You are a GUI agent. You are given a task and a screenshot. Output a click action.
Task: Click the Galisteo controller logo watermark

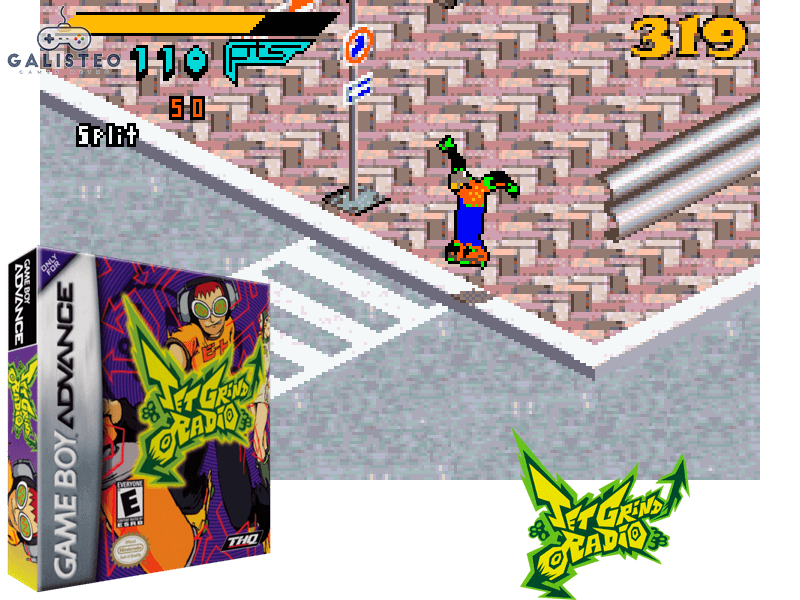(x=63, y=42)
